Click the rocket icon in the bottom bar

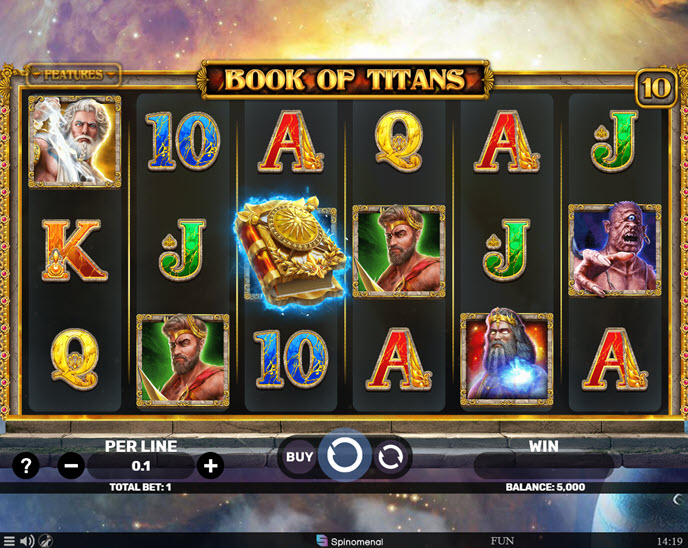[46, 540]
